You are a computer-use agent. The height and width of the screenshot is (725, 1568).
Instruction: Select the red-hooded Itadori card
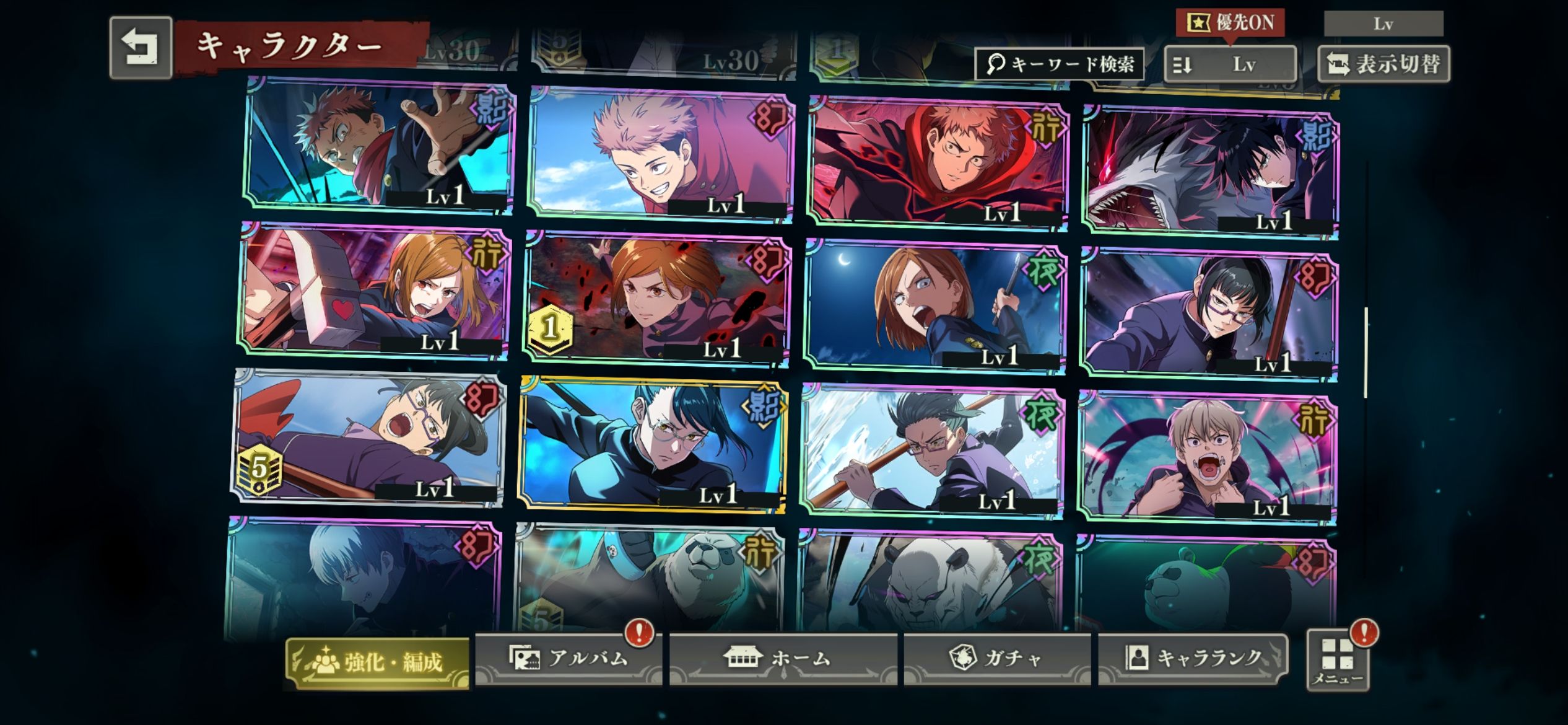pyautogui.click(x=939, y=162)
